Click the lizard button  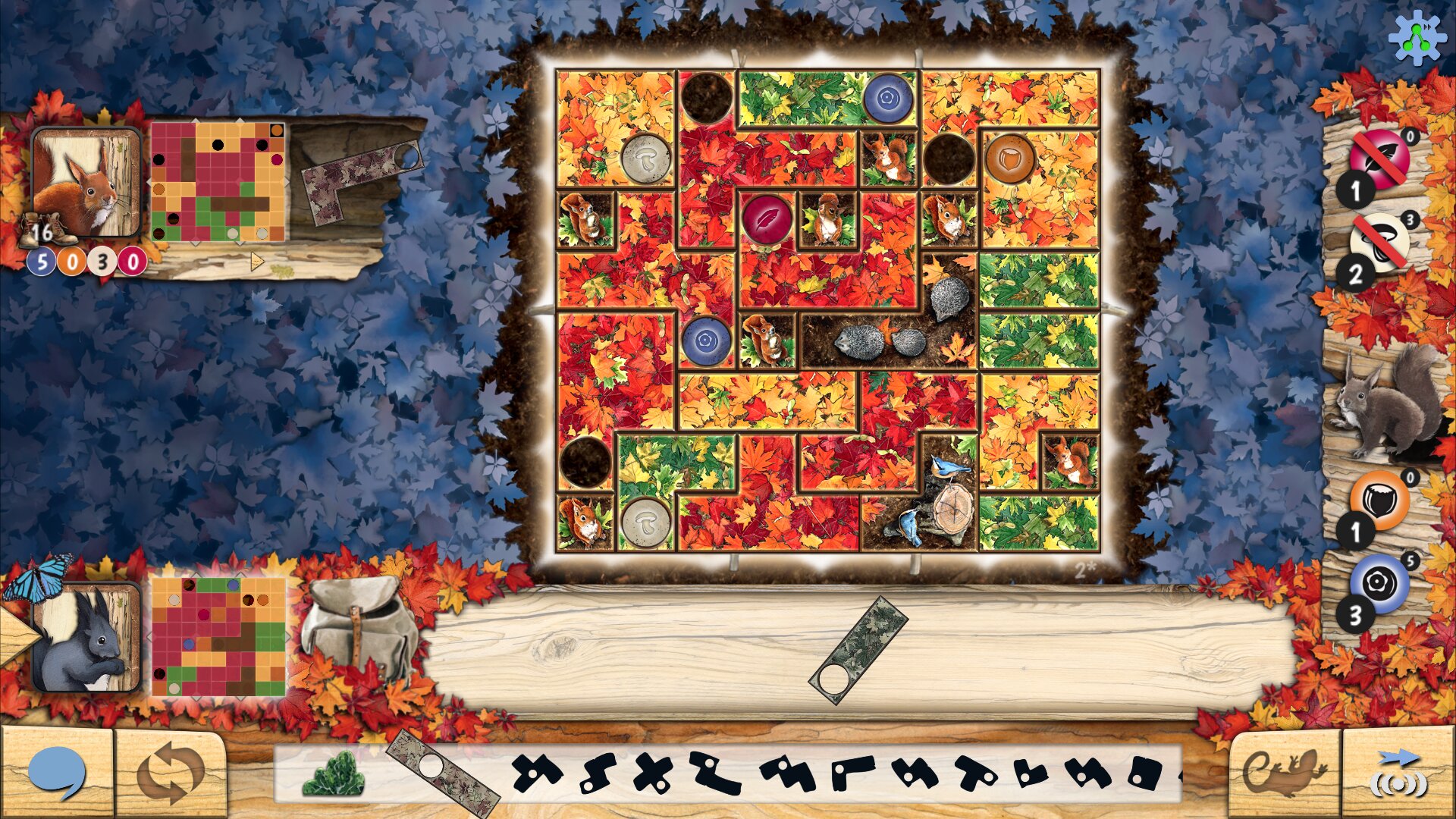pos(1284,772)
